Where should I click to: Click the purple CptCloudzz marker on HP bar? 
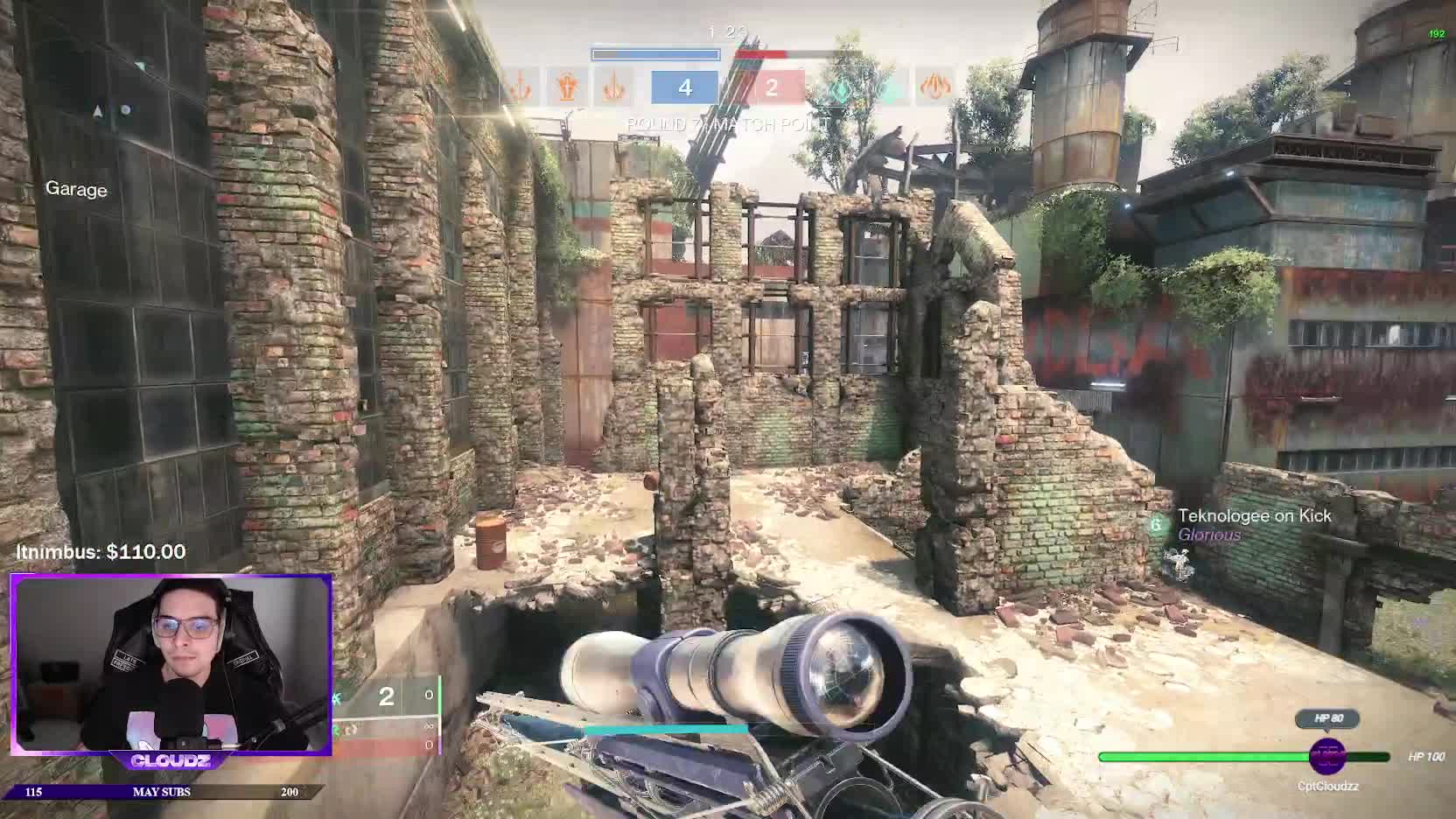click(x=1327, y=756)
